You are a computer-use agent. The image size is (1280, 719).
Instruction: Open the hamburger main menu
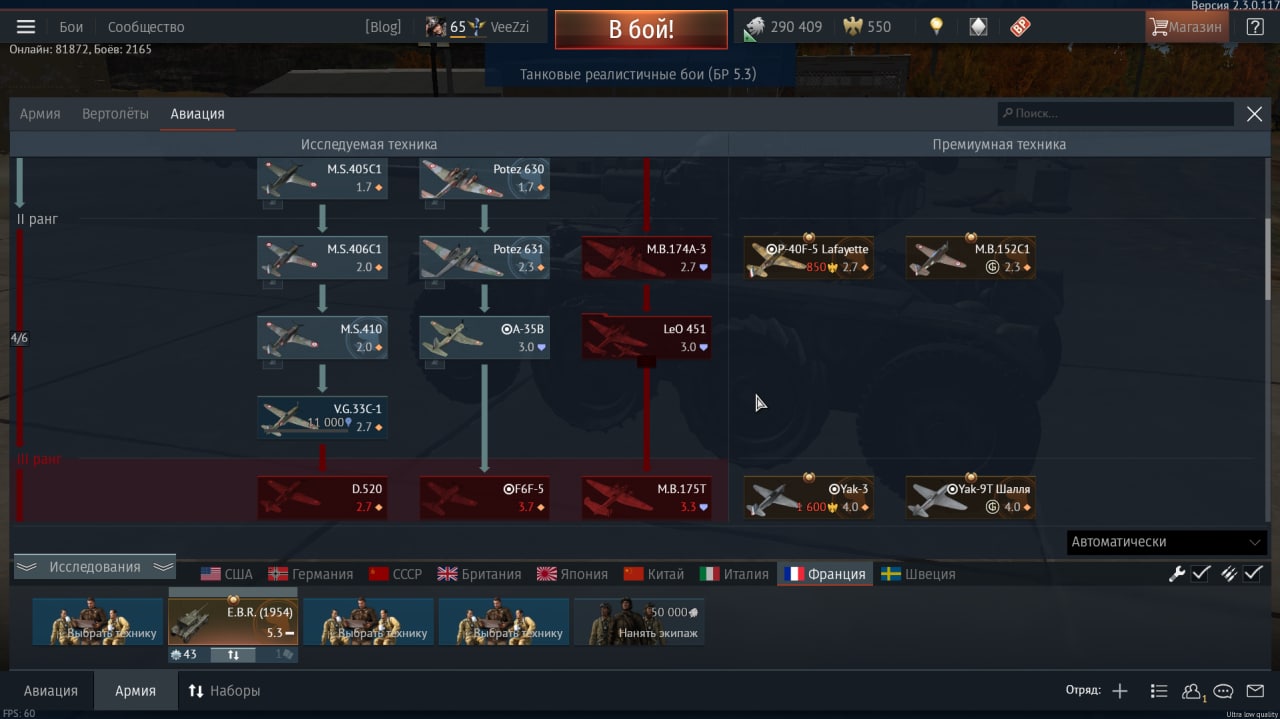[x=26, y=27]
